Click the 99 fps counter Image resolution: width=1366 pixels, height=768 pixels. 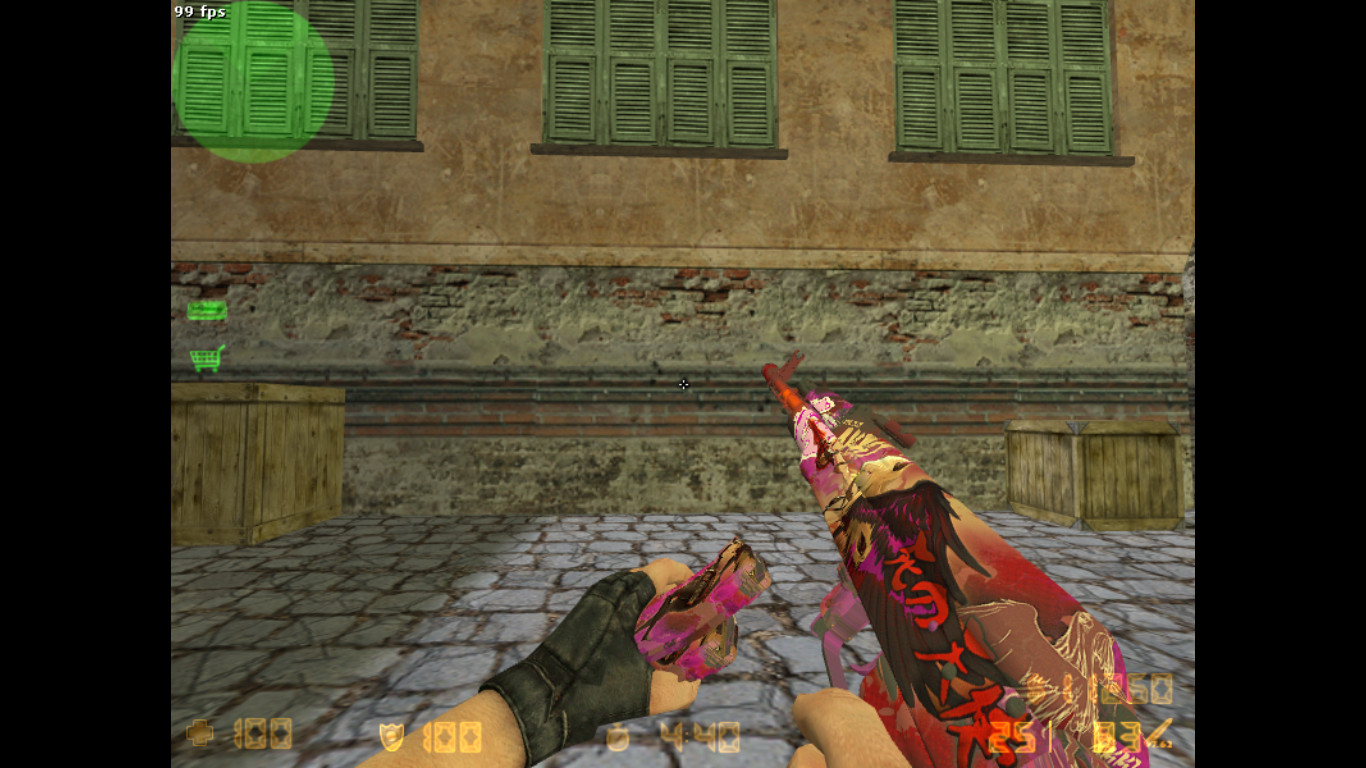coord(198,12)
